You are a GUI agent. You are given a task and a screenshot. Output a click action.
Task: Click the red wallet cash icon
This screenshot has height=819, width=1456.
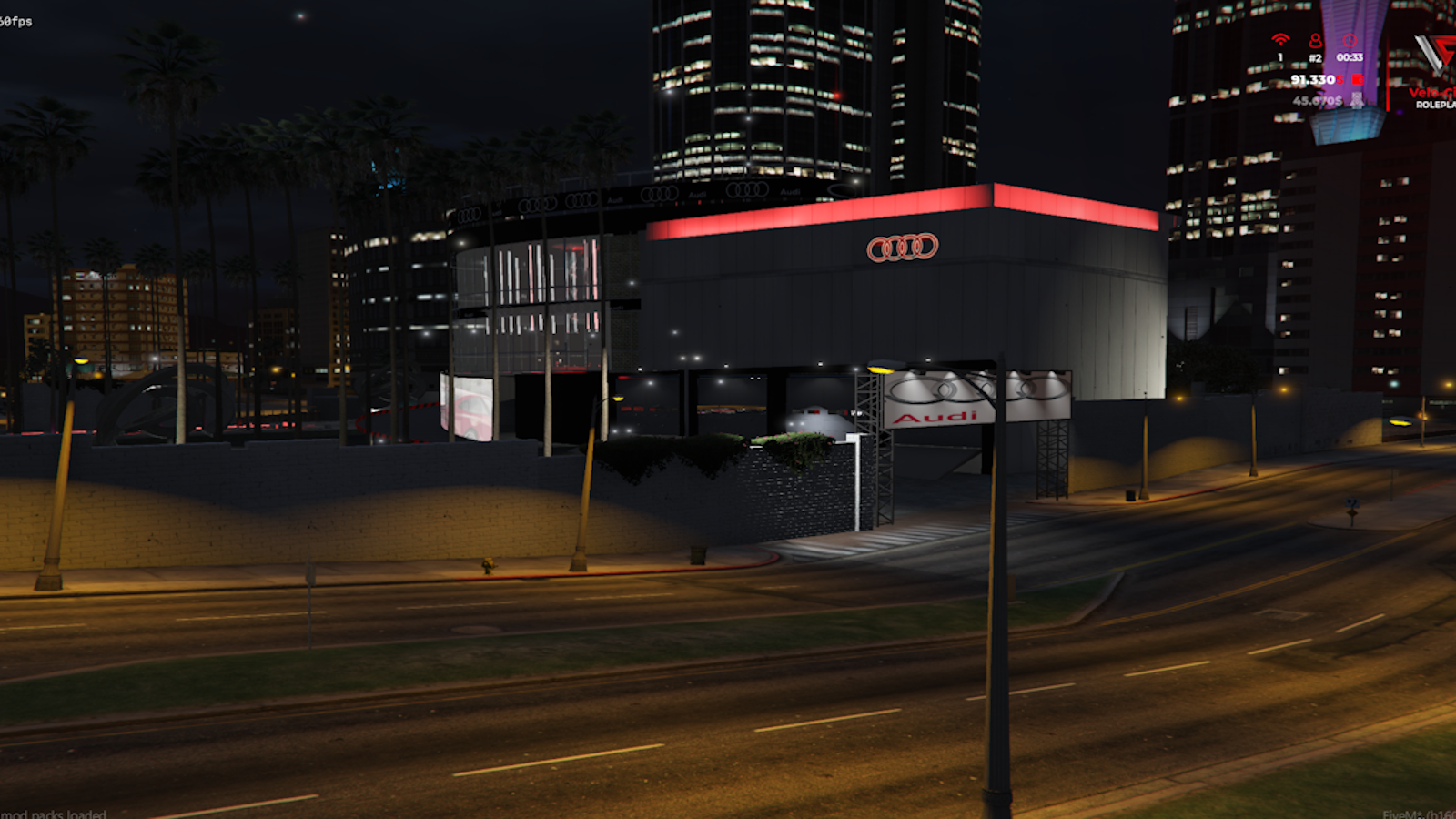pyautogui.click(x=1358, y=80)
